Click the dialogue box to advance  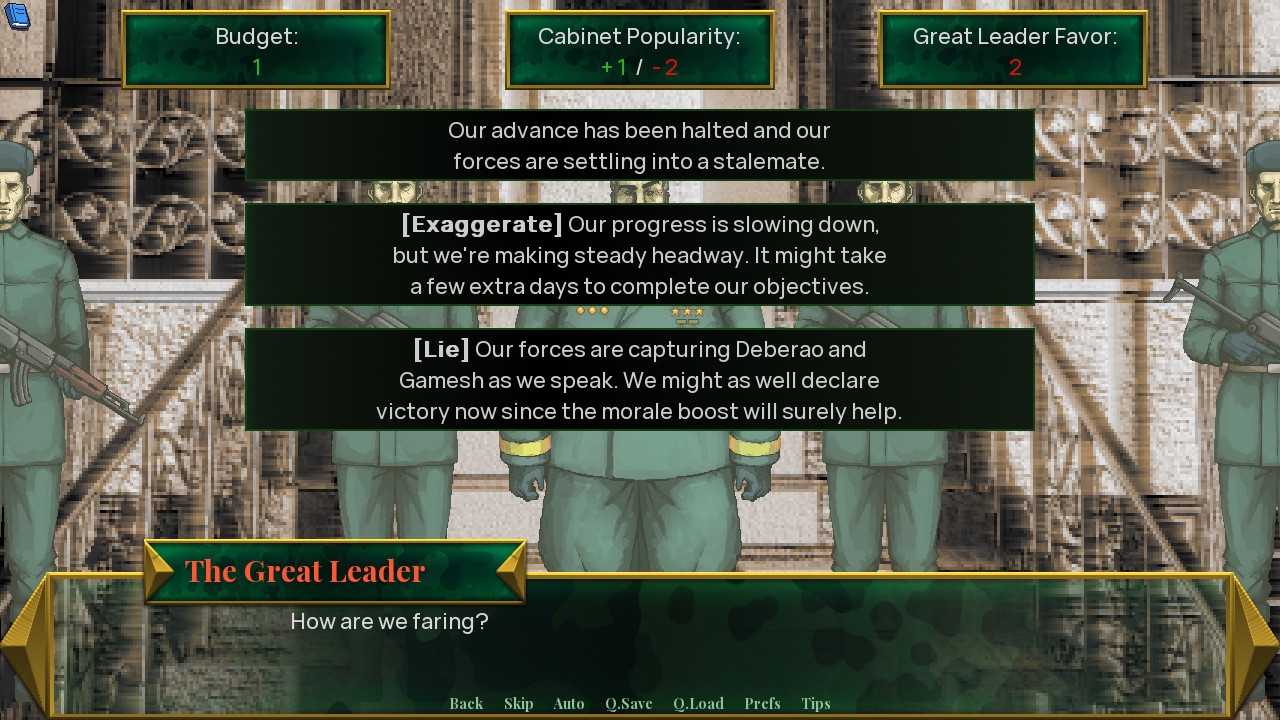[x=640, y=640]
